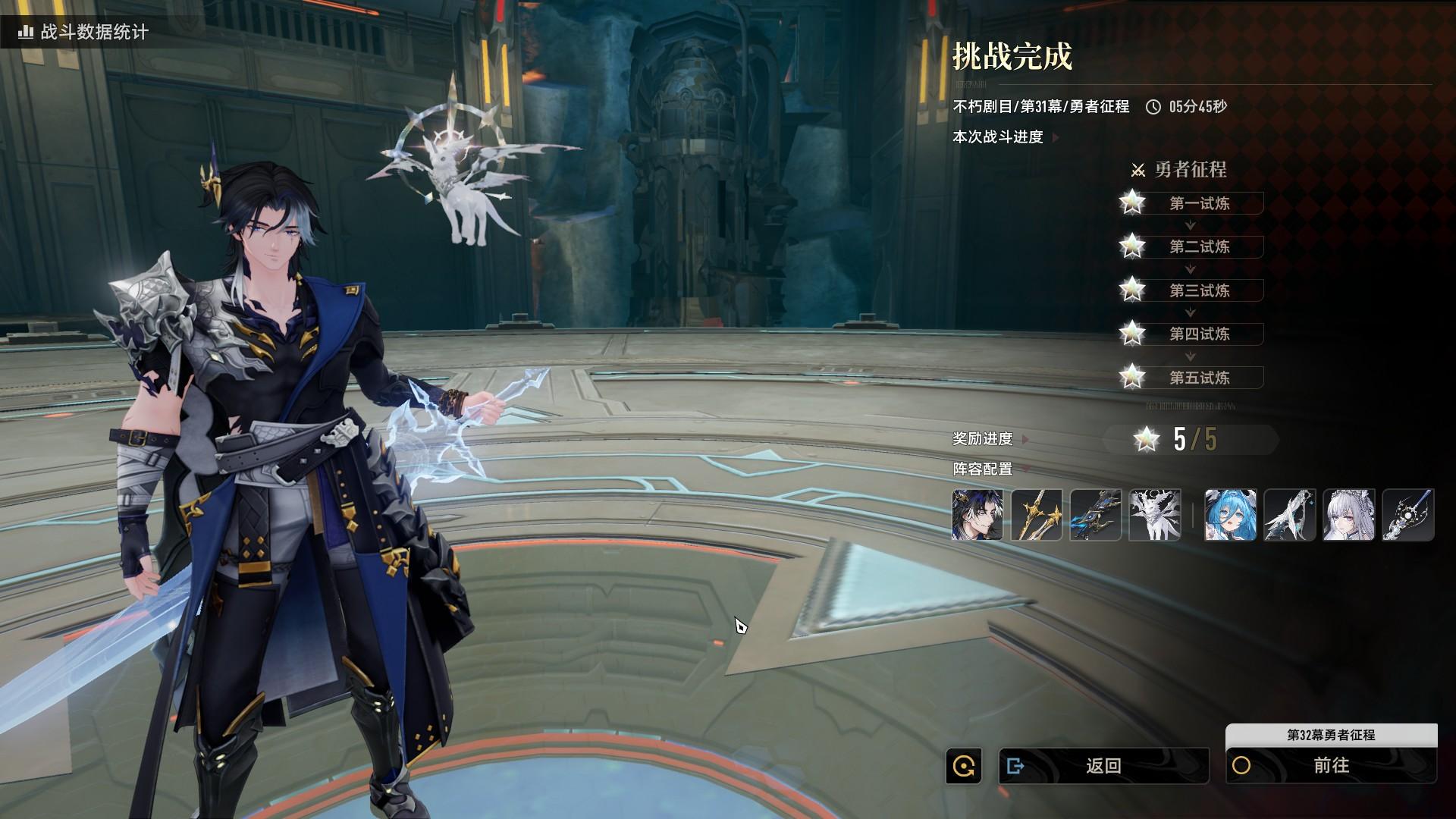
Task: Click the circular retry arrow button
Action: 964,766
